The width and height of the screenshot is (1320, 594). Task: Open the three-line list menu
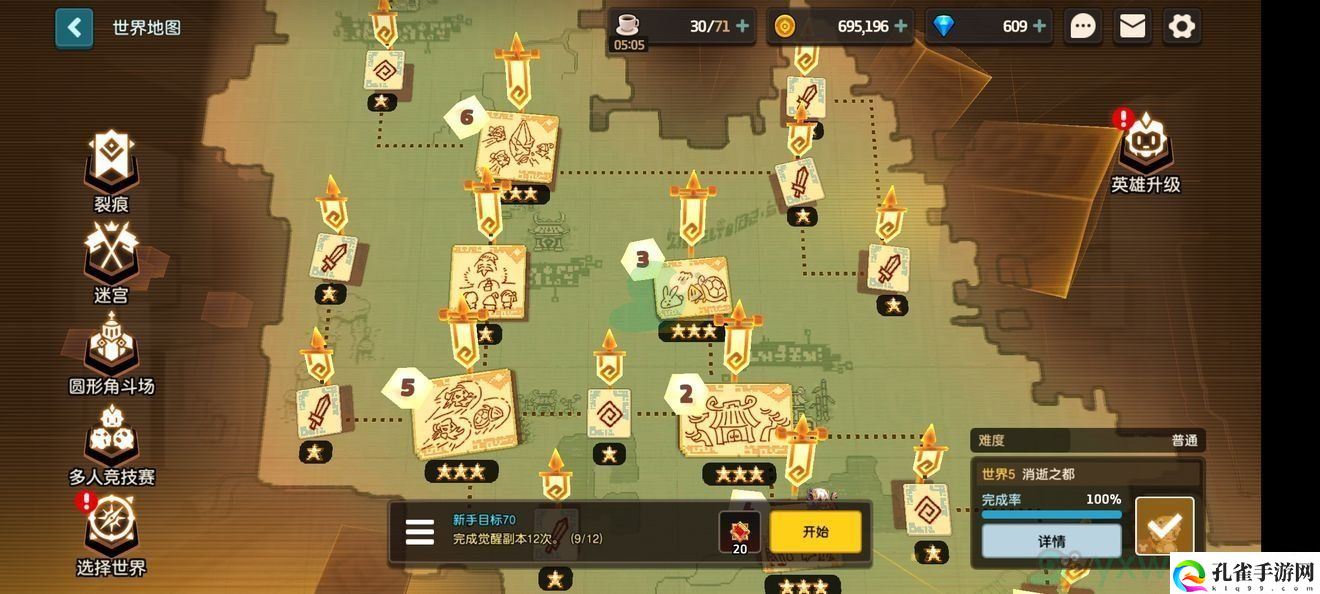[x=420, y=532]
